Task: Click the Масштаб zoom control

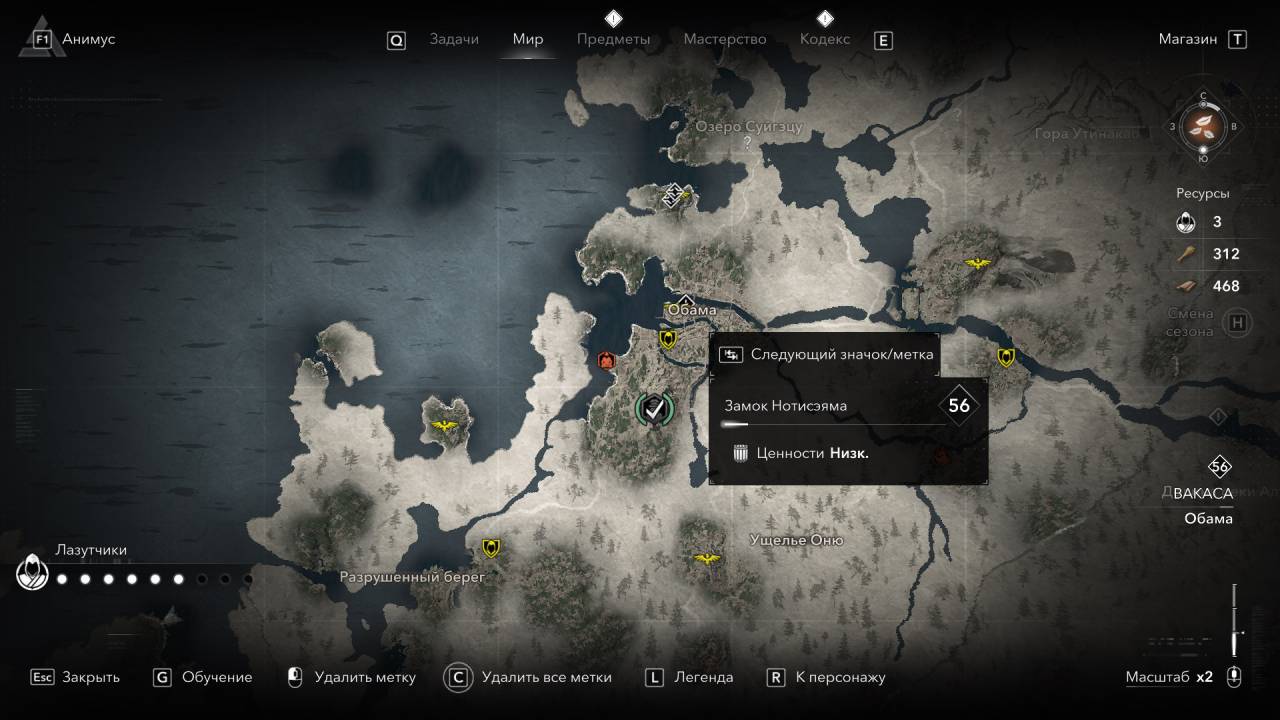Action: click(x=1168, y=677)
